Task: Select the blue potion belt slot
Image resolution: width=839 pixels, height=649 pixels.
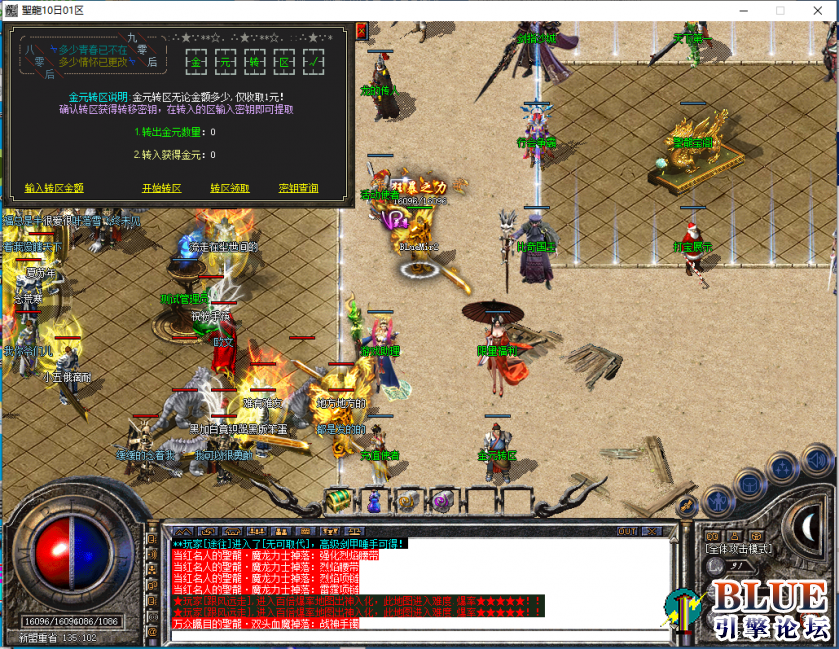Action: point(375,499)
